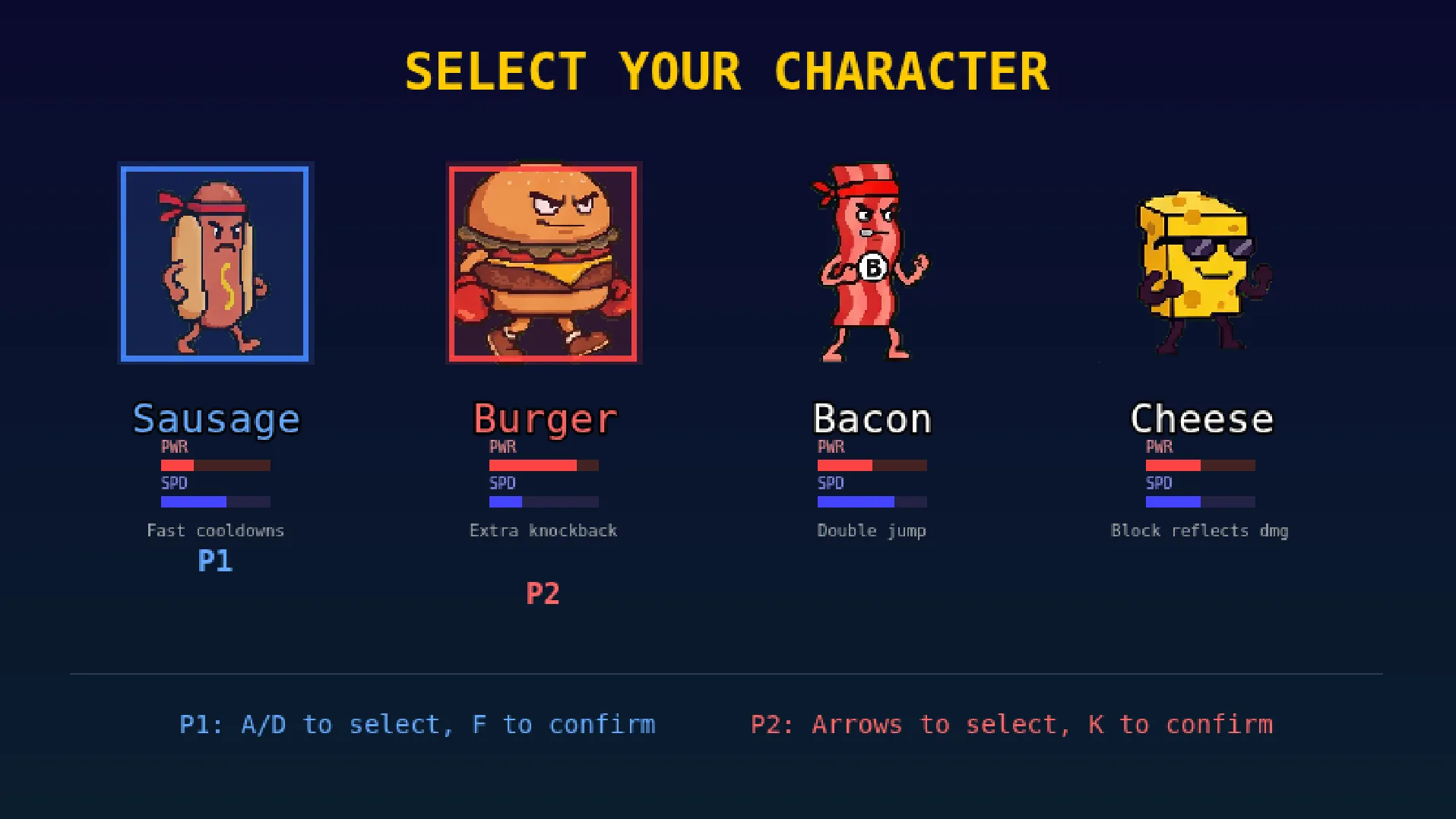Expand the Bacon character name label
The height and width of the screenshot is (819, 1456).
[x=871, y=418]
